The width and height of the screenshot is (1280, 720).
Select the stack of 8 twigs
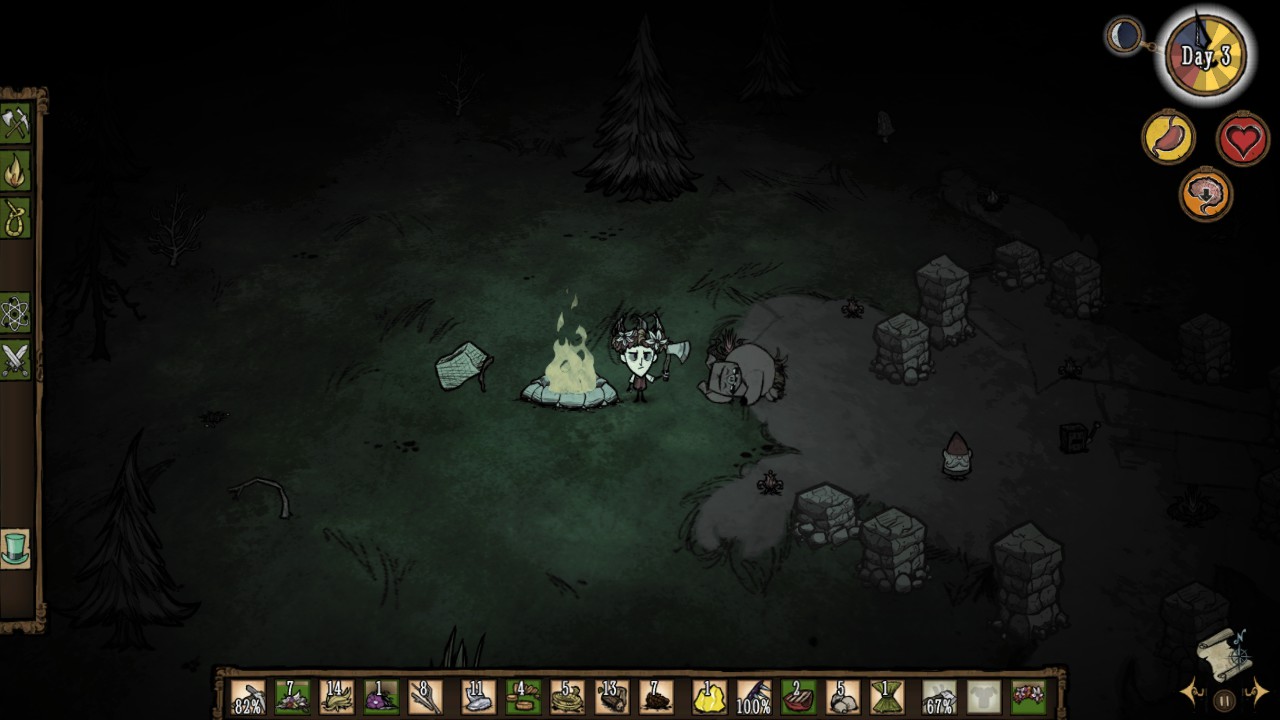(425, 696)
